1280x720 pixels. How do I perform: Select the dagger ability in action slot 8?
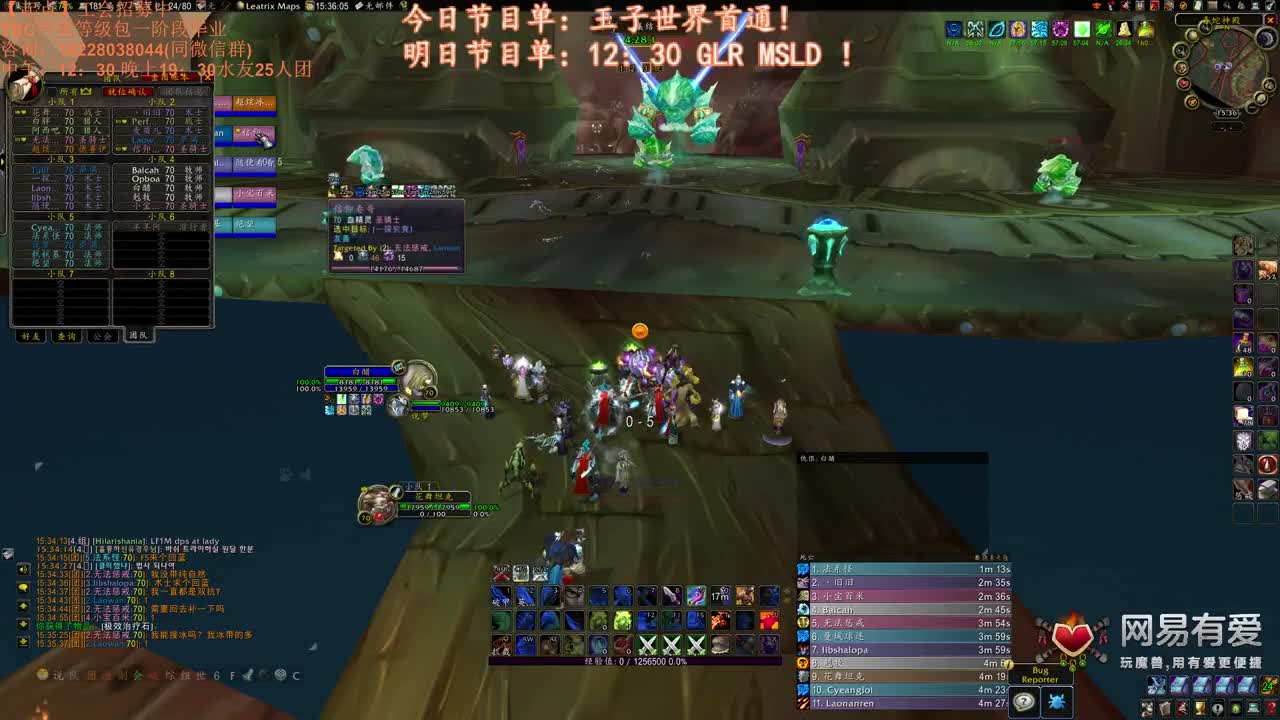point(670,594)
